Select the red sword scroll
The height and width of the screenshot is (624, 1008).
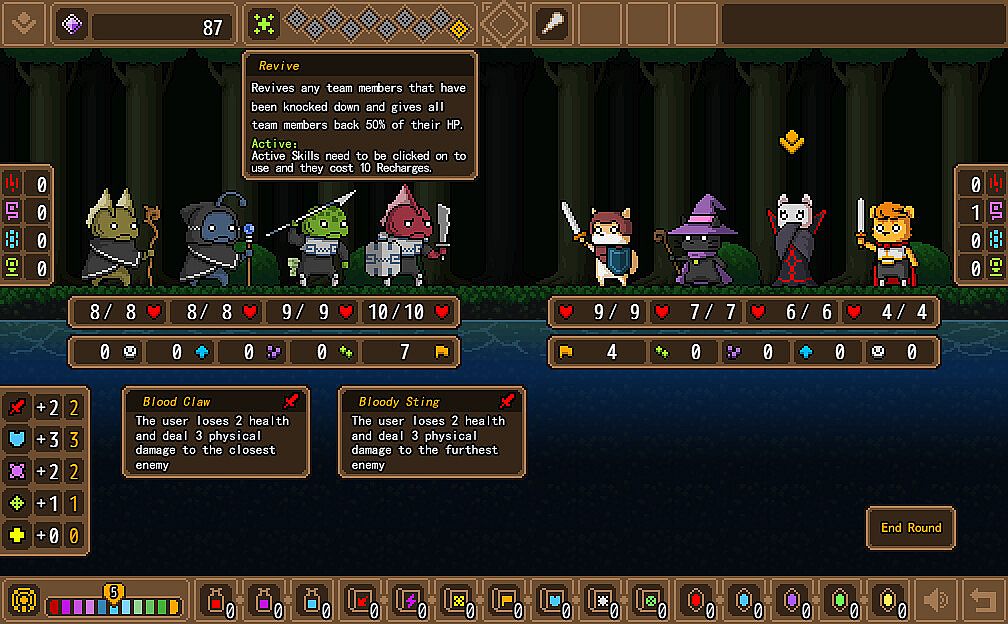pyautogui.click(x=360, y=600)
